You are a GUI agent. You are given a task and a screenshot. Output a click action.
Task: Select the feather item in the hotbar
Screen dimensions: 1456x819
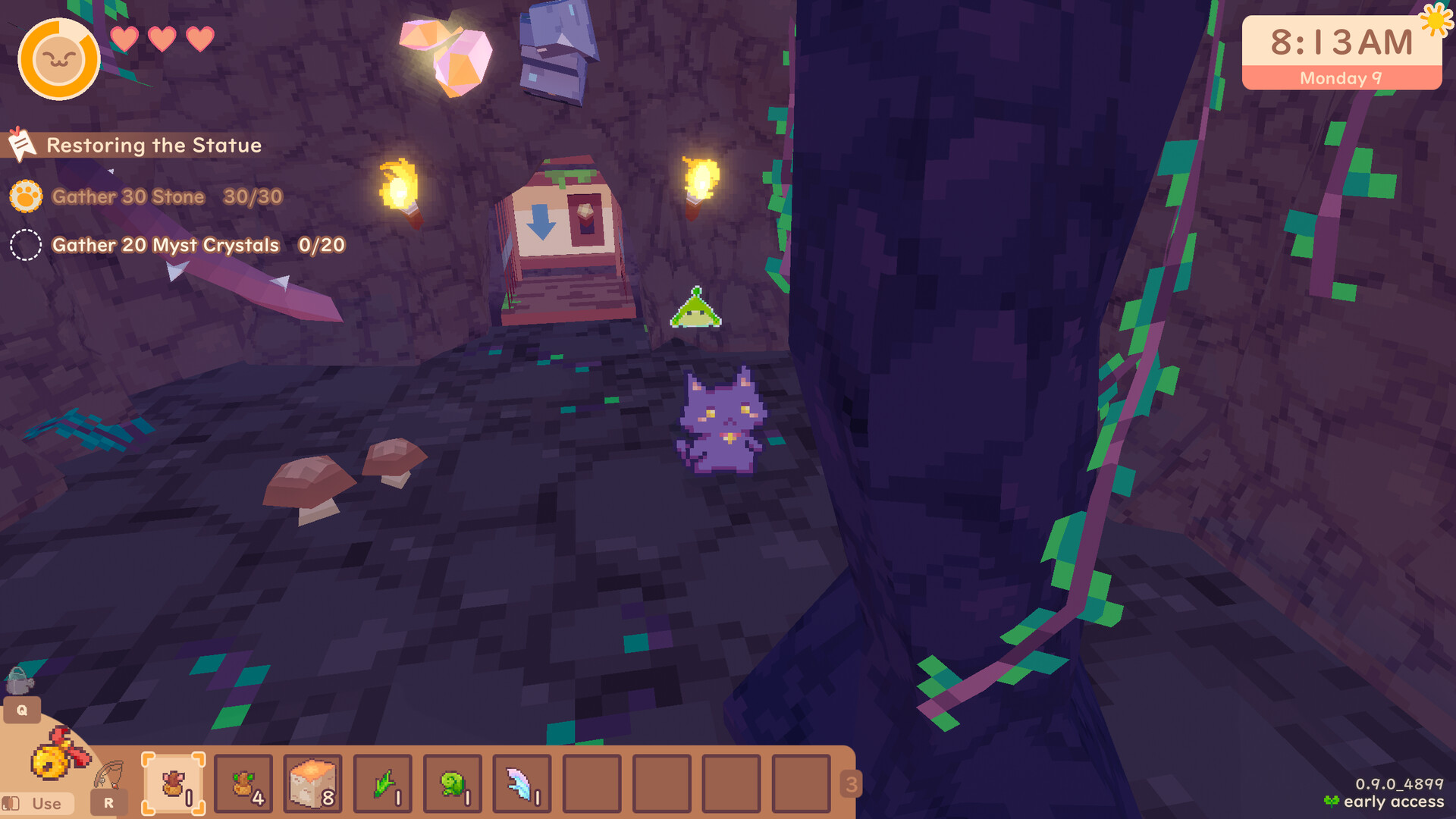pyautogui.click(x=522, y=784)
